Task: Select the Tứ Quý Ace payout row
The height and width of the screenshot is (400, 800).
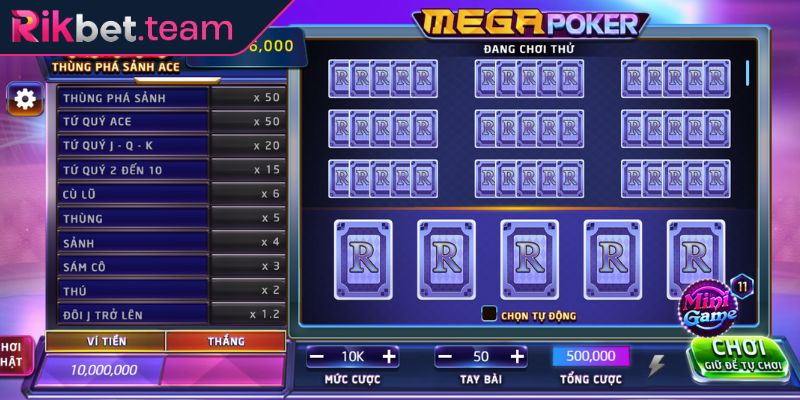Action: click(170, 122)
